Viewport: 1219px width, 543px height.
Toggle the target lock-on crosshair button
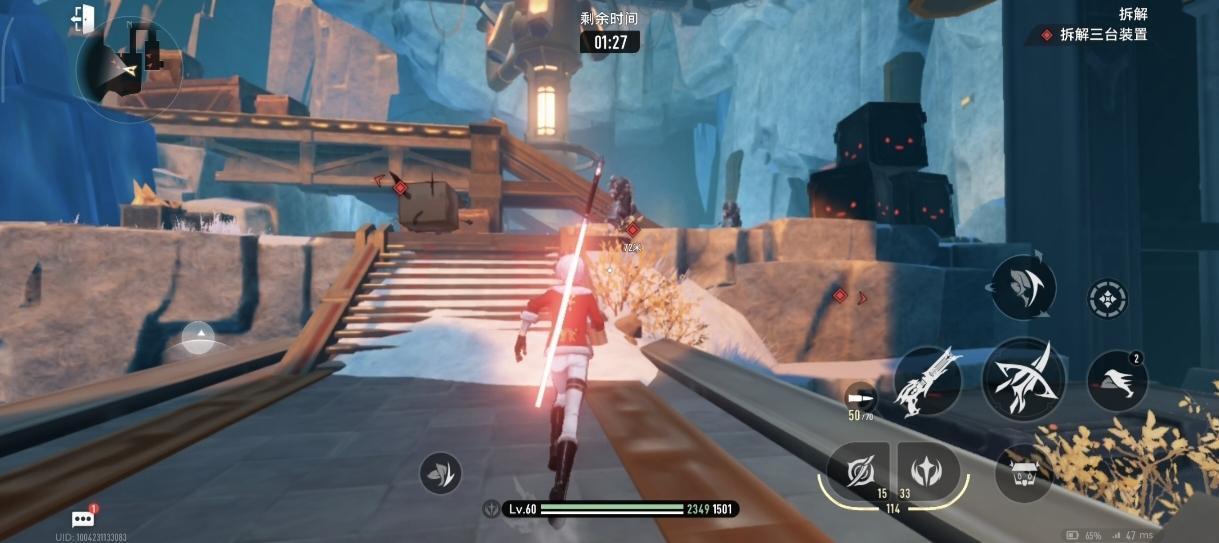click(x=1107, y=298)
